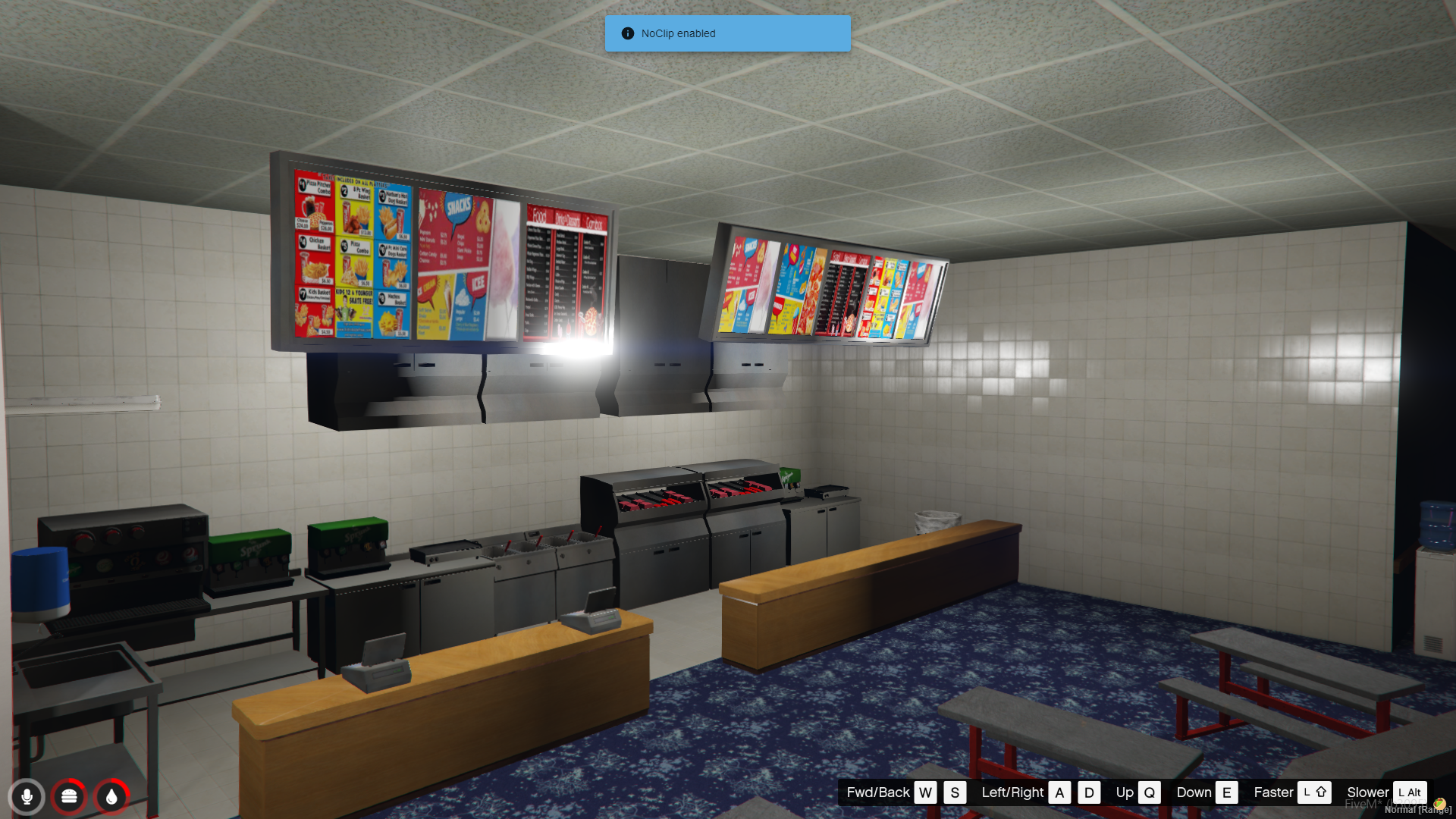The width and height of the screenshot is (1456, 819).
Task: Dismiss the NoClip enabled notification
Action: point(726,33)
